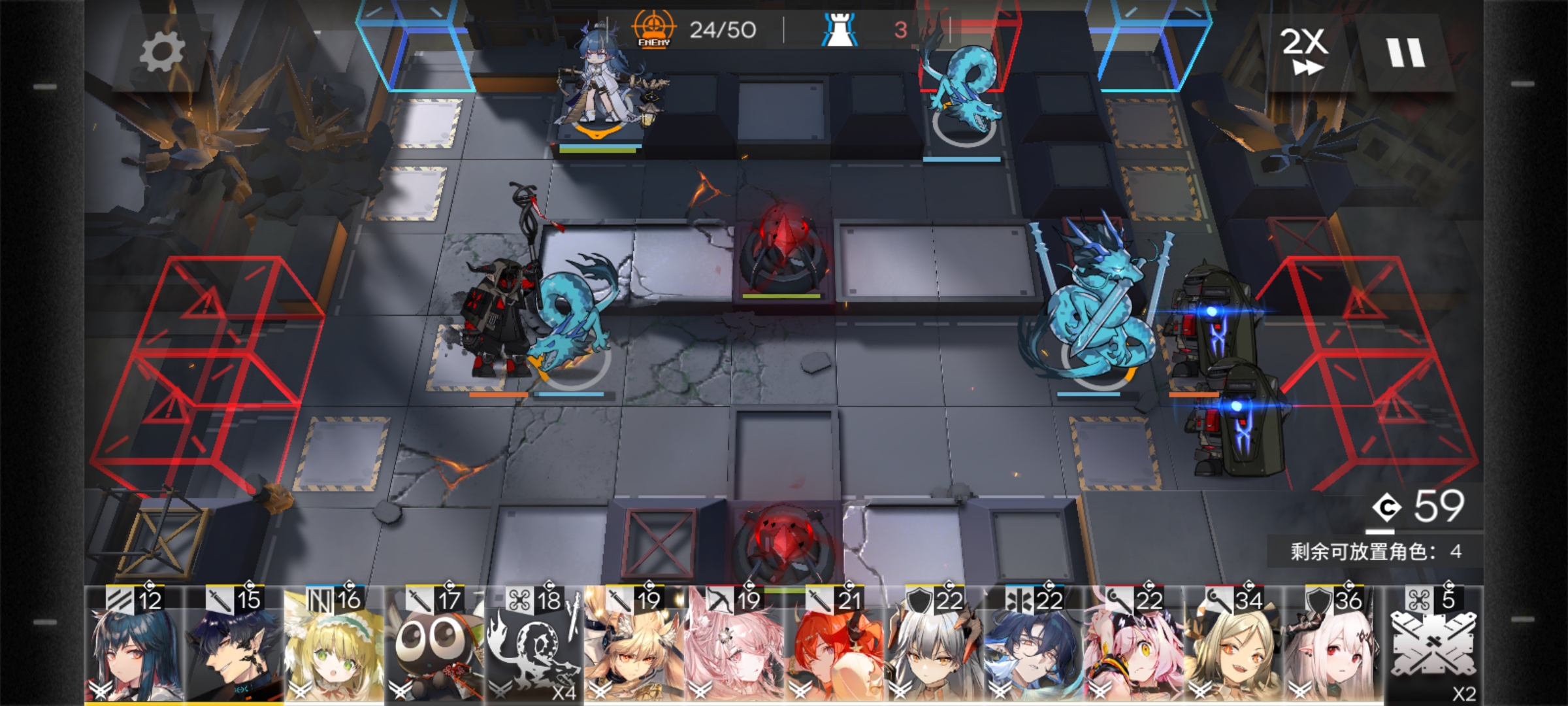Screen dimensions: 1568x706
Task: Open the gear settings menu
Action: [162, 52]
